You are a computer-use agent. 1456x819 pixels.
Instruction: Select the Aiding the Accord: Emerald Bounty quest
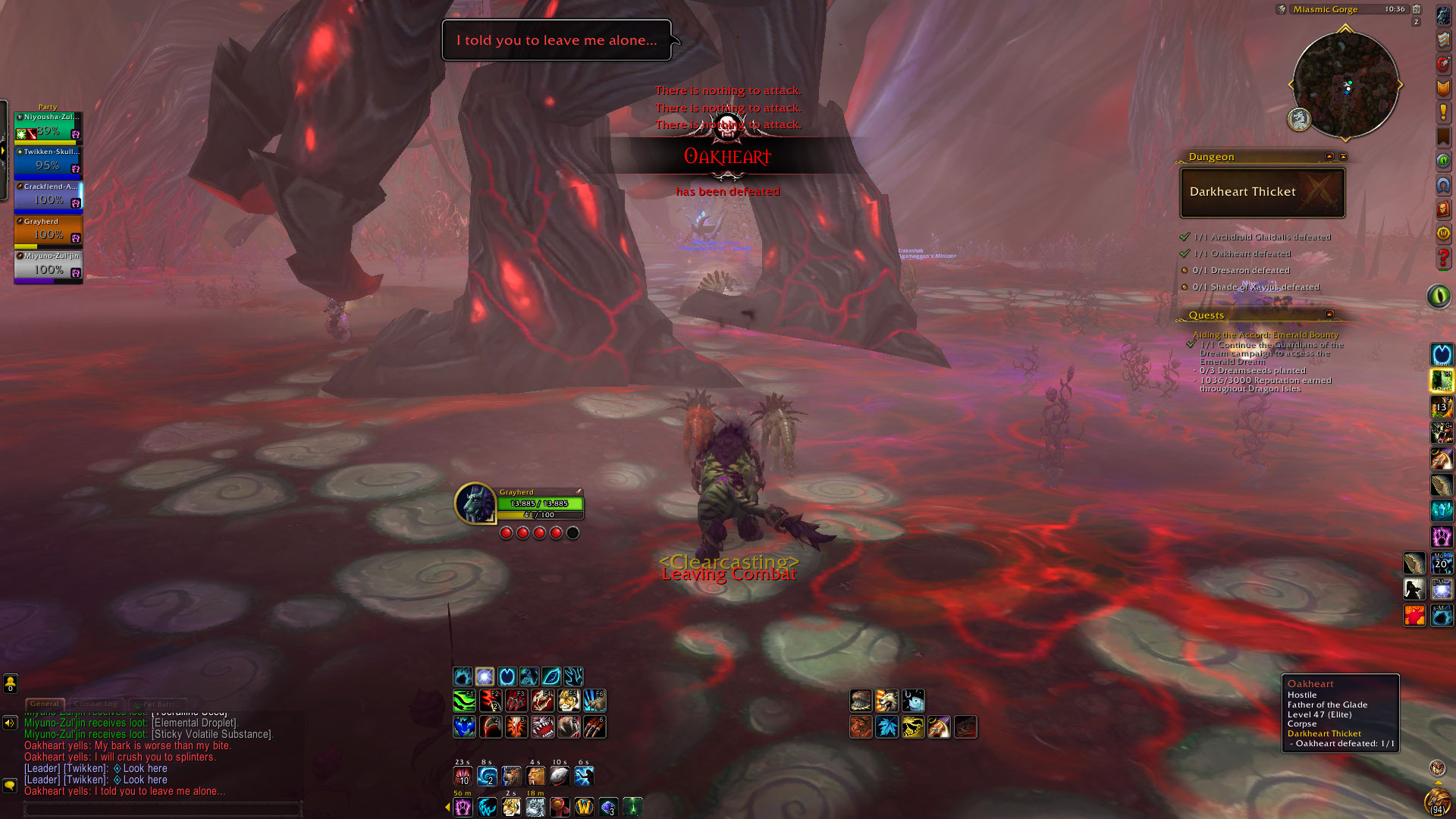(1266, 334)
